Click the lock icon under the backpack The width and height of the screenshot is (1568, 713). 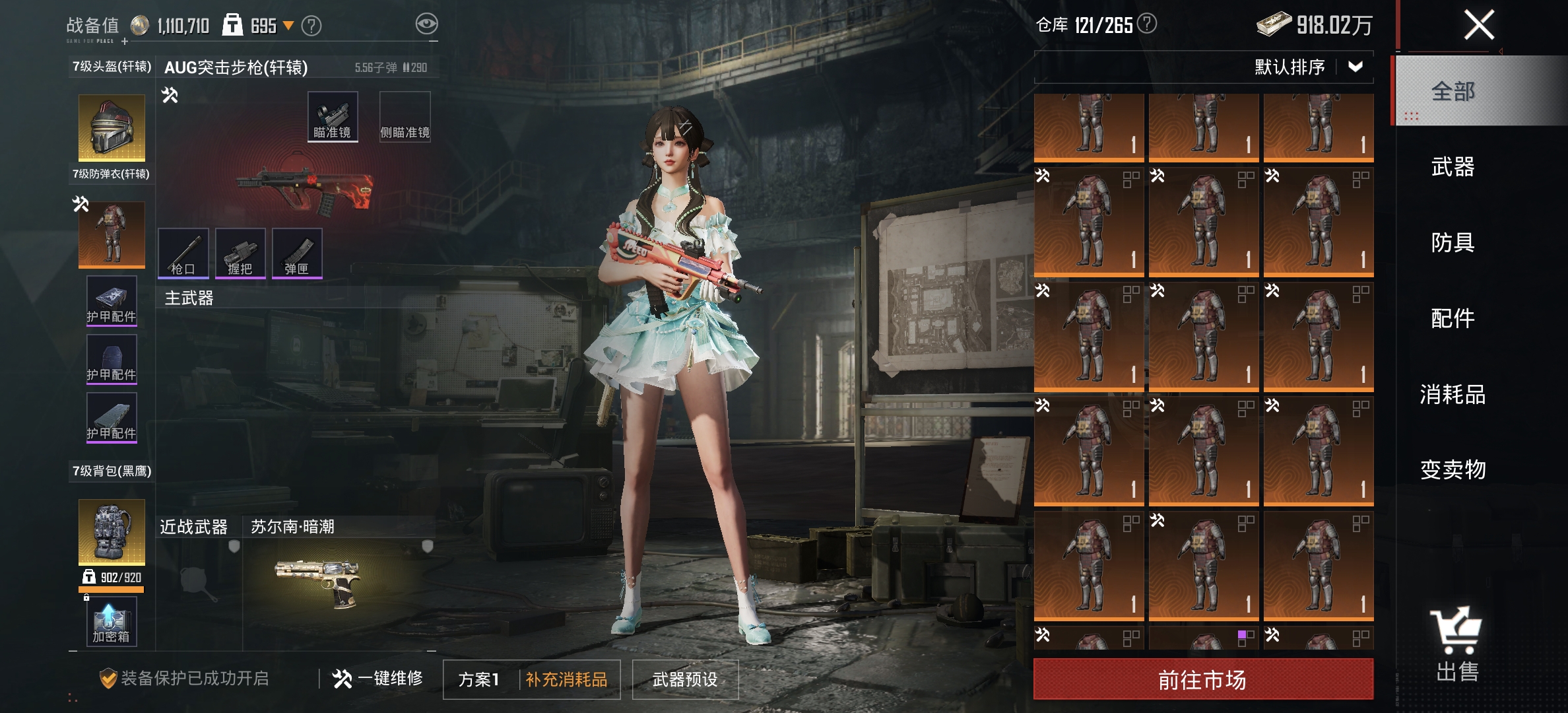click(x=88, y=596)
